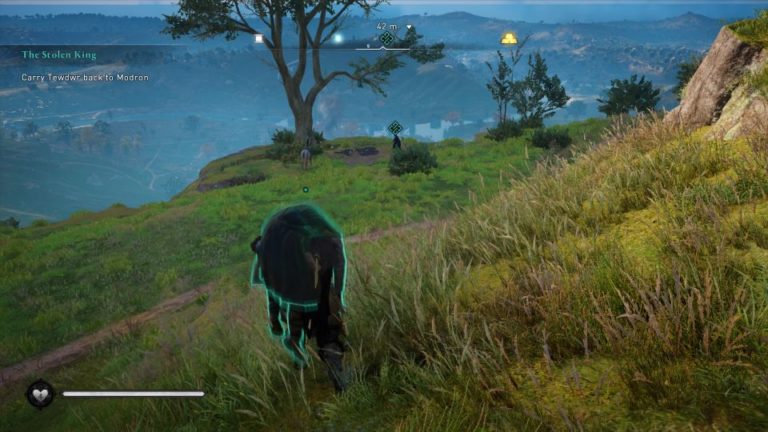Select the diamond objective marker above the distant figure

395,127
